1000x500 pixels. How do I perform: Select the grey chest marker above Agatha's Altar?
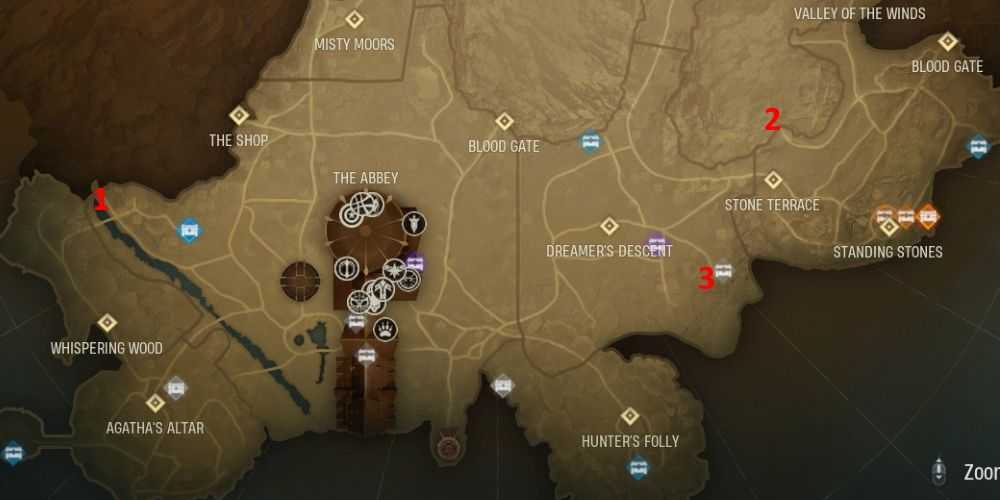click(x=176, y=386)
